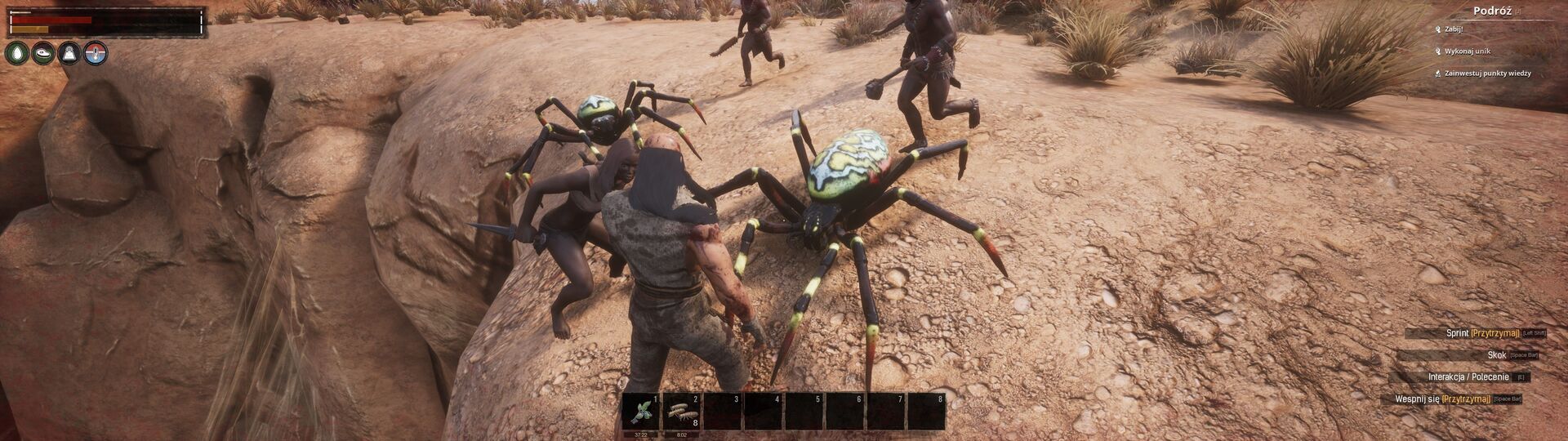Click the red-blue temperature gauge icon
Viewport: 1568px width, 441px height.
pyautogui.click(x=96, y=54)
